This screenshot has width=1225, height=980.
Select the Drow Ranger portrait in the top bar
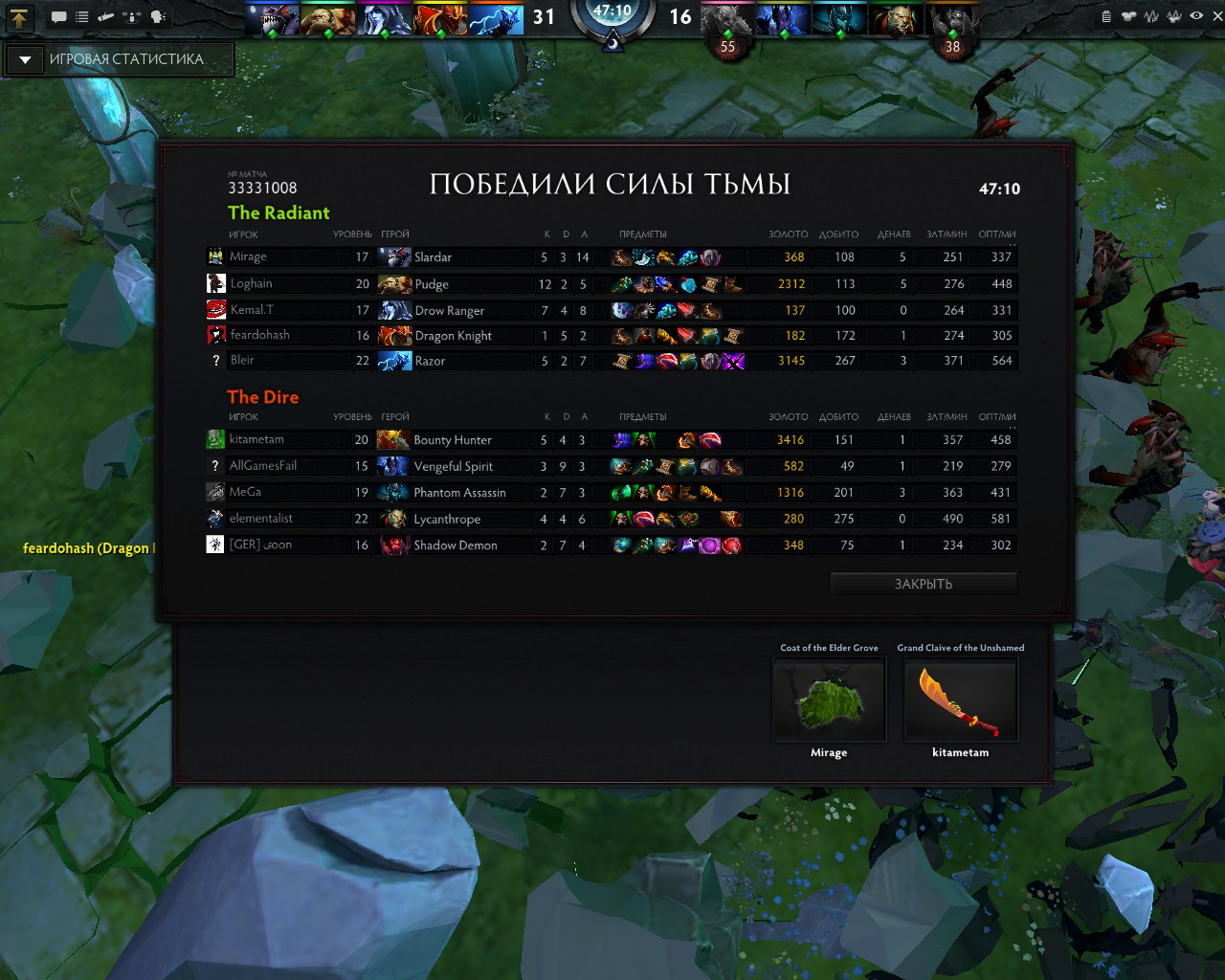point(384,19)
